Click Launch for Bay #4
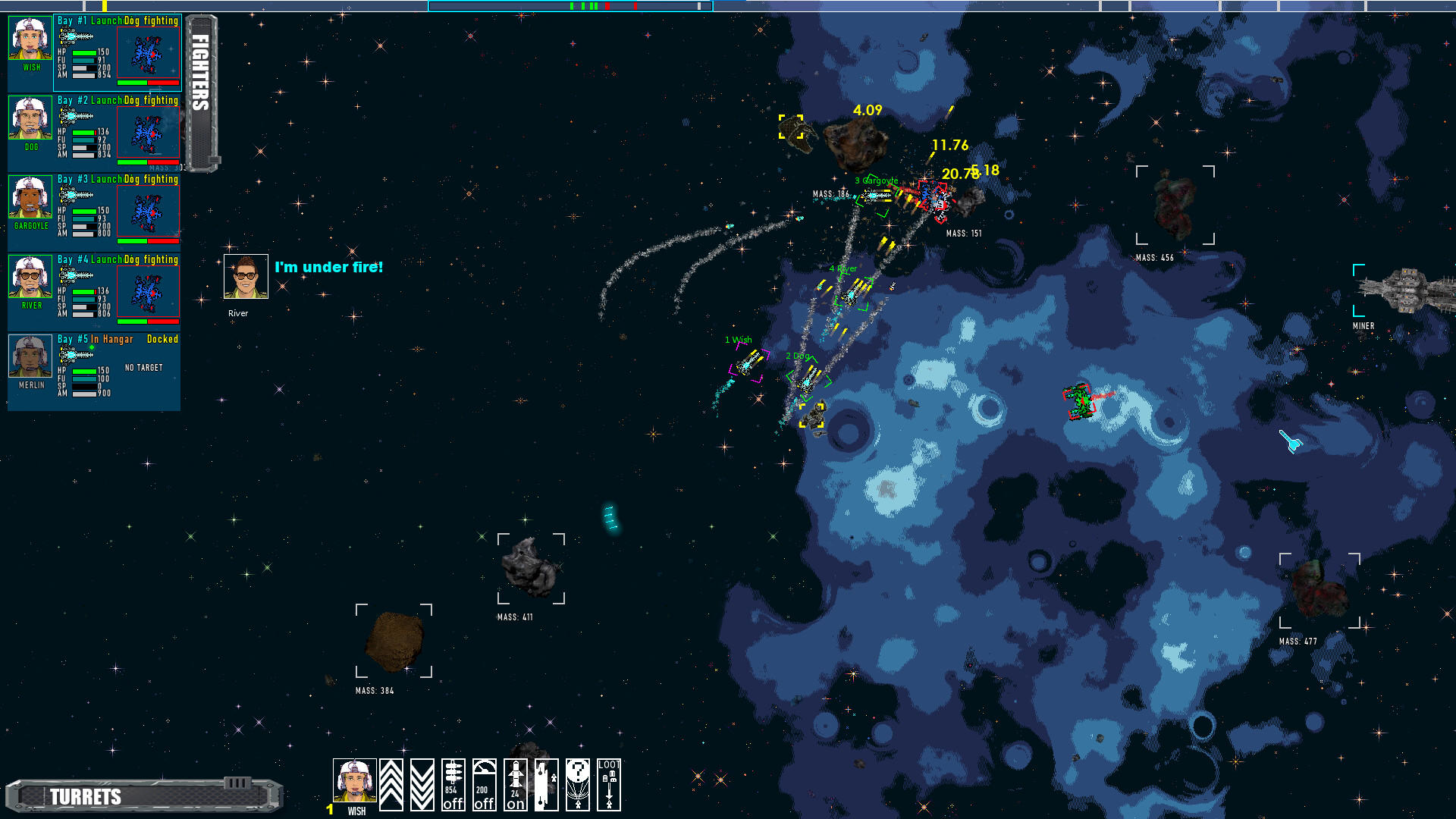The image size is (1456, 819). (106, 259)
